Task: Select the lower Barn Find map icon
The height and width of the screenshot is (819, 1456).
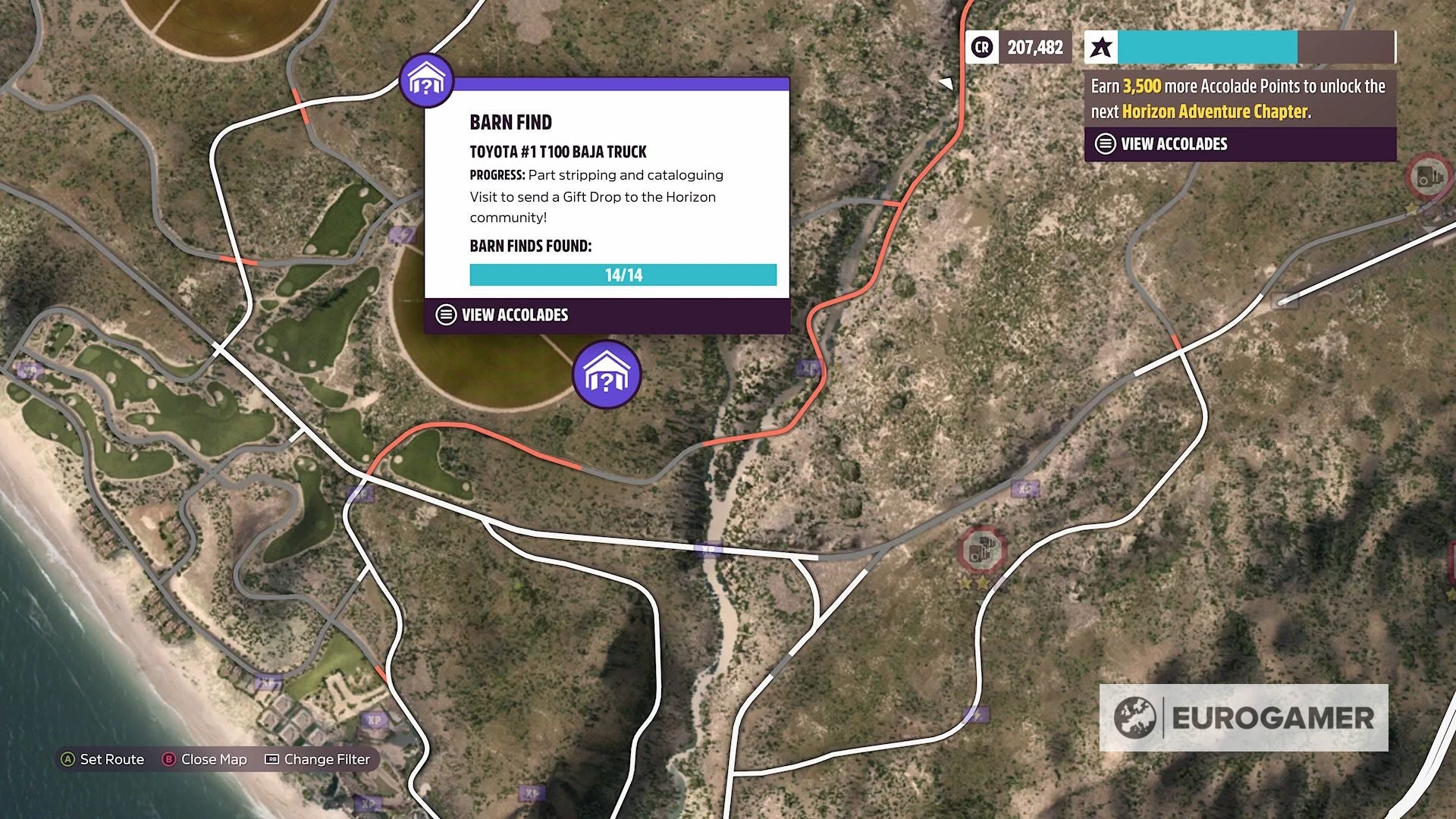Action: pyautogui.click(x=607, y=375)
